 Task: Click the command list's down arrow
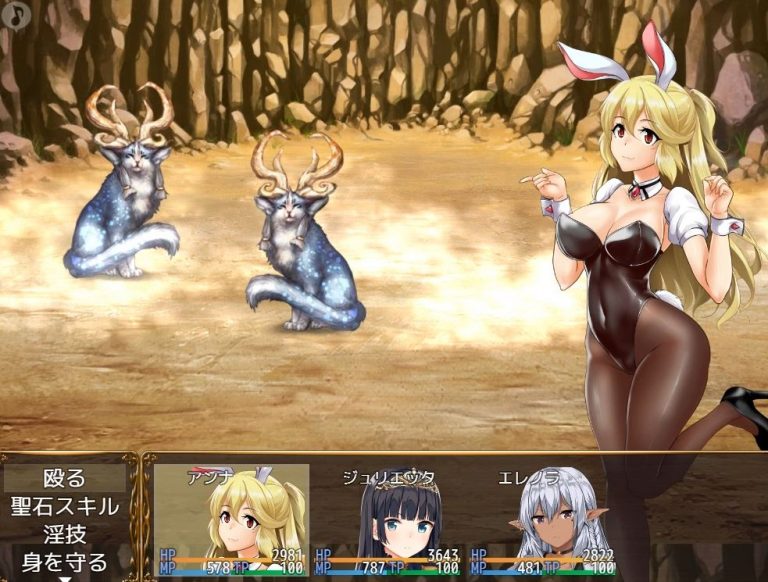click(66, 578)
